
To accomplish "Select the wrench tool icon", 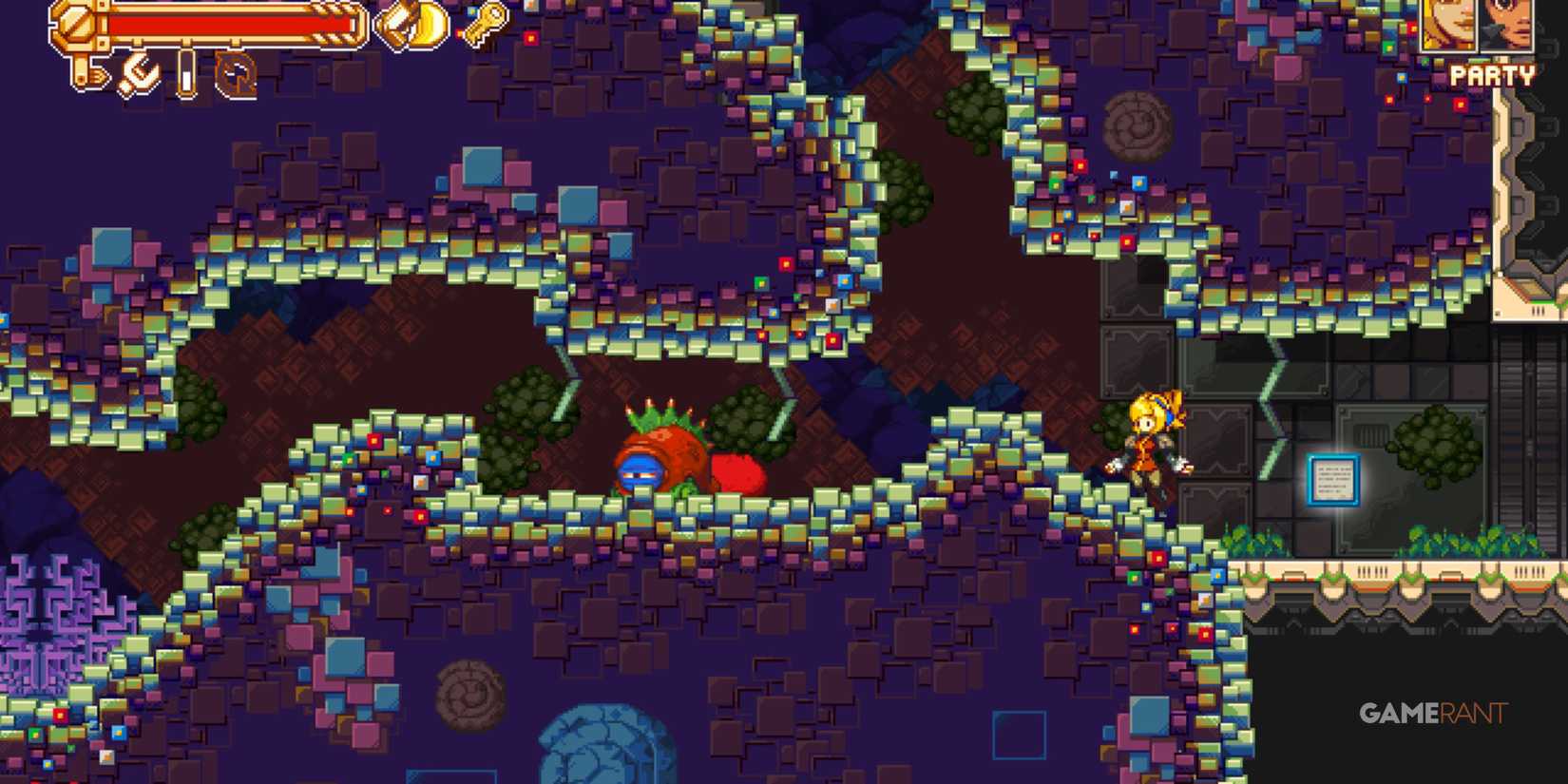I will click(x=140, y=73).
